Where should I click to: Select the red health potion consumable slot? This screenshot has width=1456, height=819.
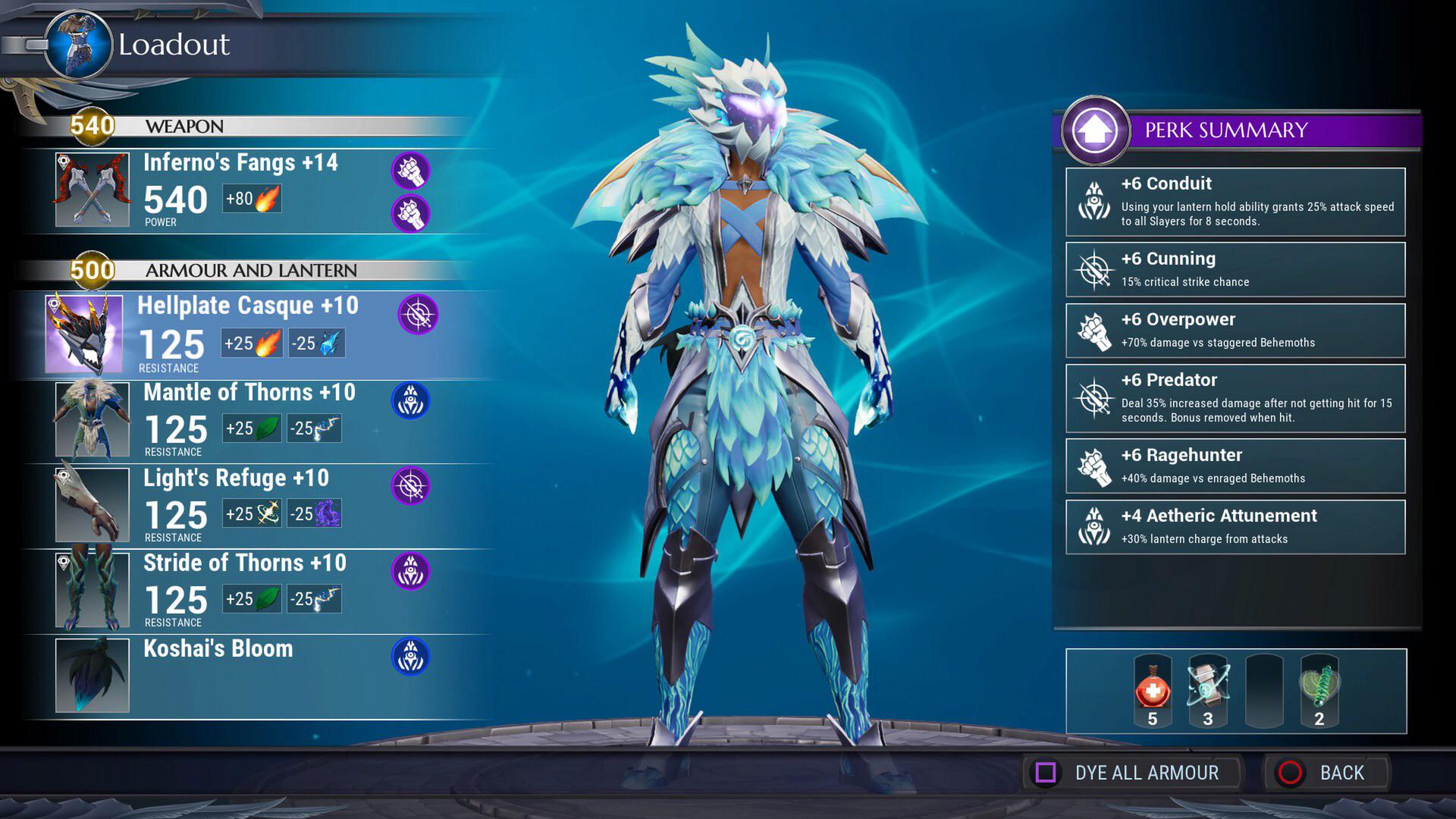pos(1152,691)
